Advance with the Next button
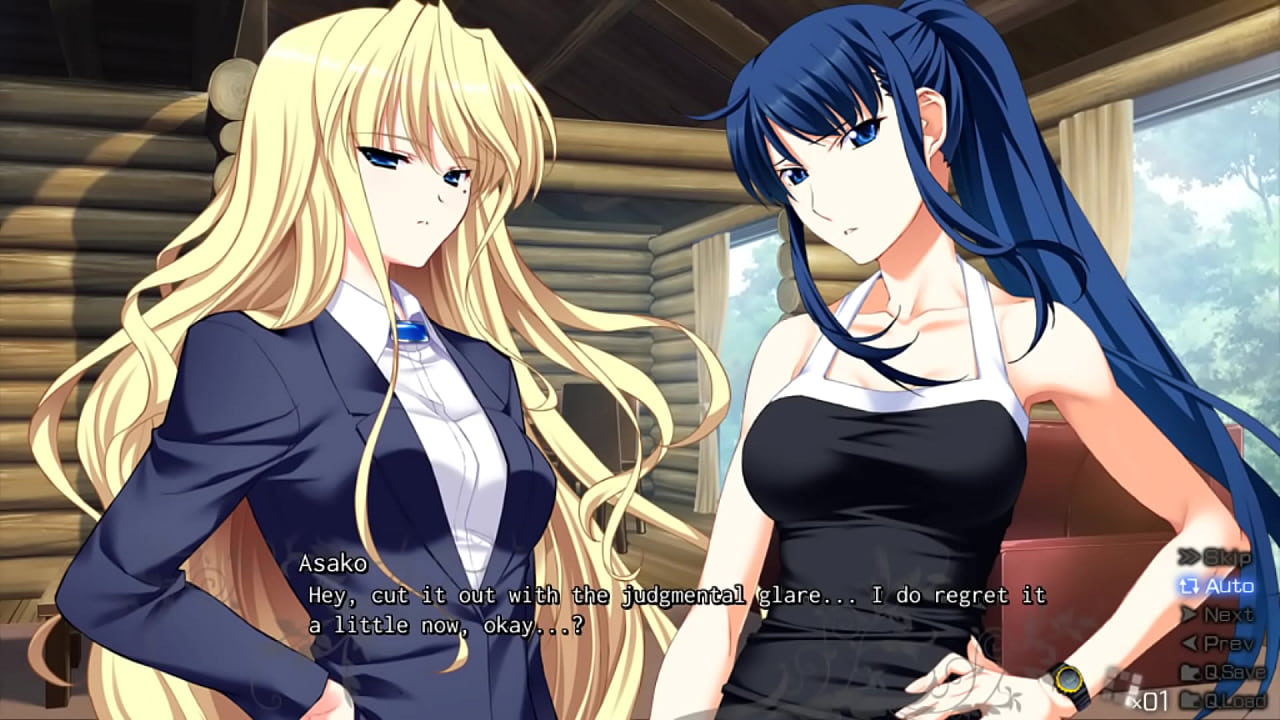The image size is (1280, 720). pos(1216,615)
